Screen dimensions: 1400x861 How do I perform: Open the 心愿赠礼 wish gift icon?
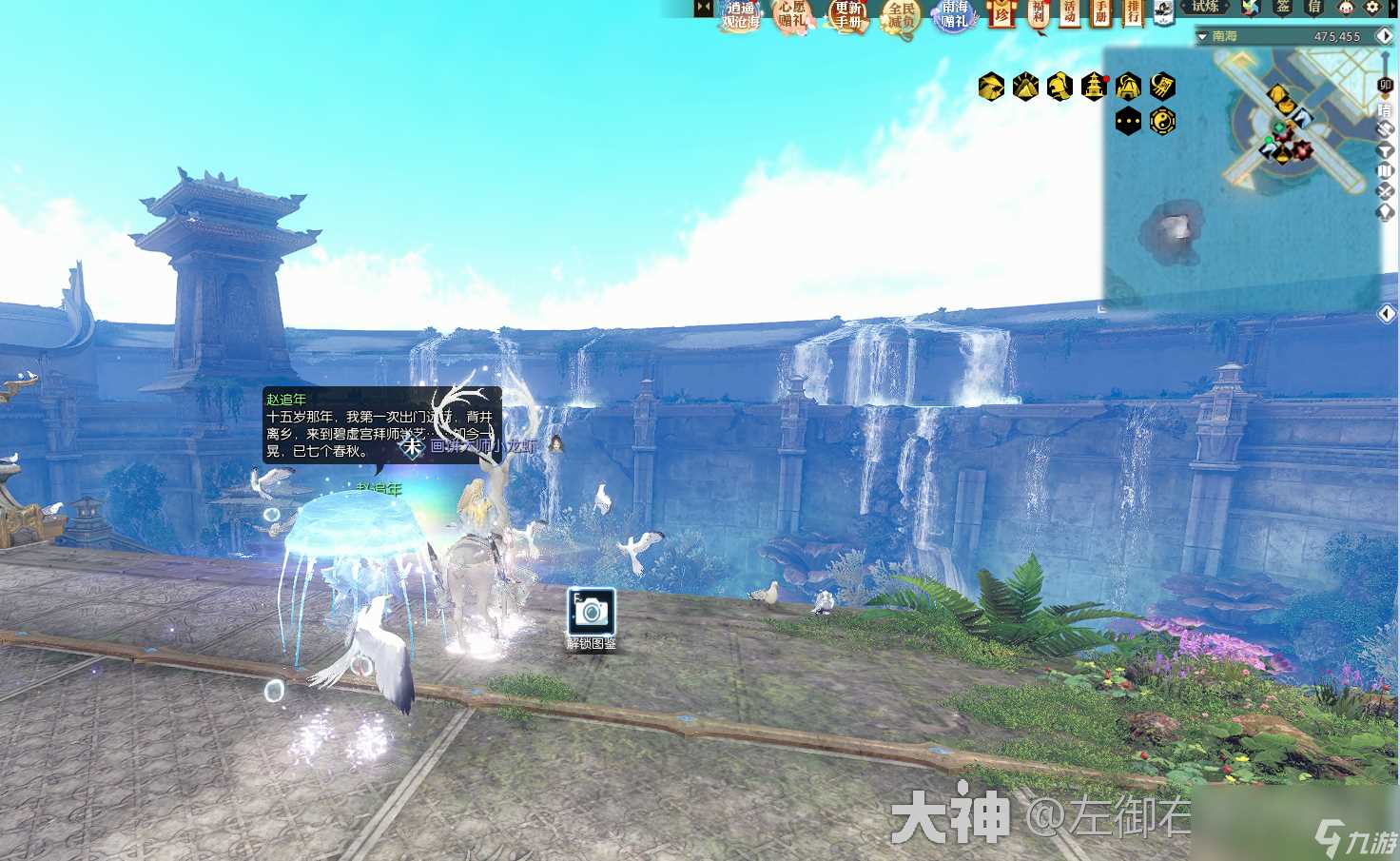[x=791, y=16]
